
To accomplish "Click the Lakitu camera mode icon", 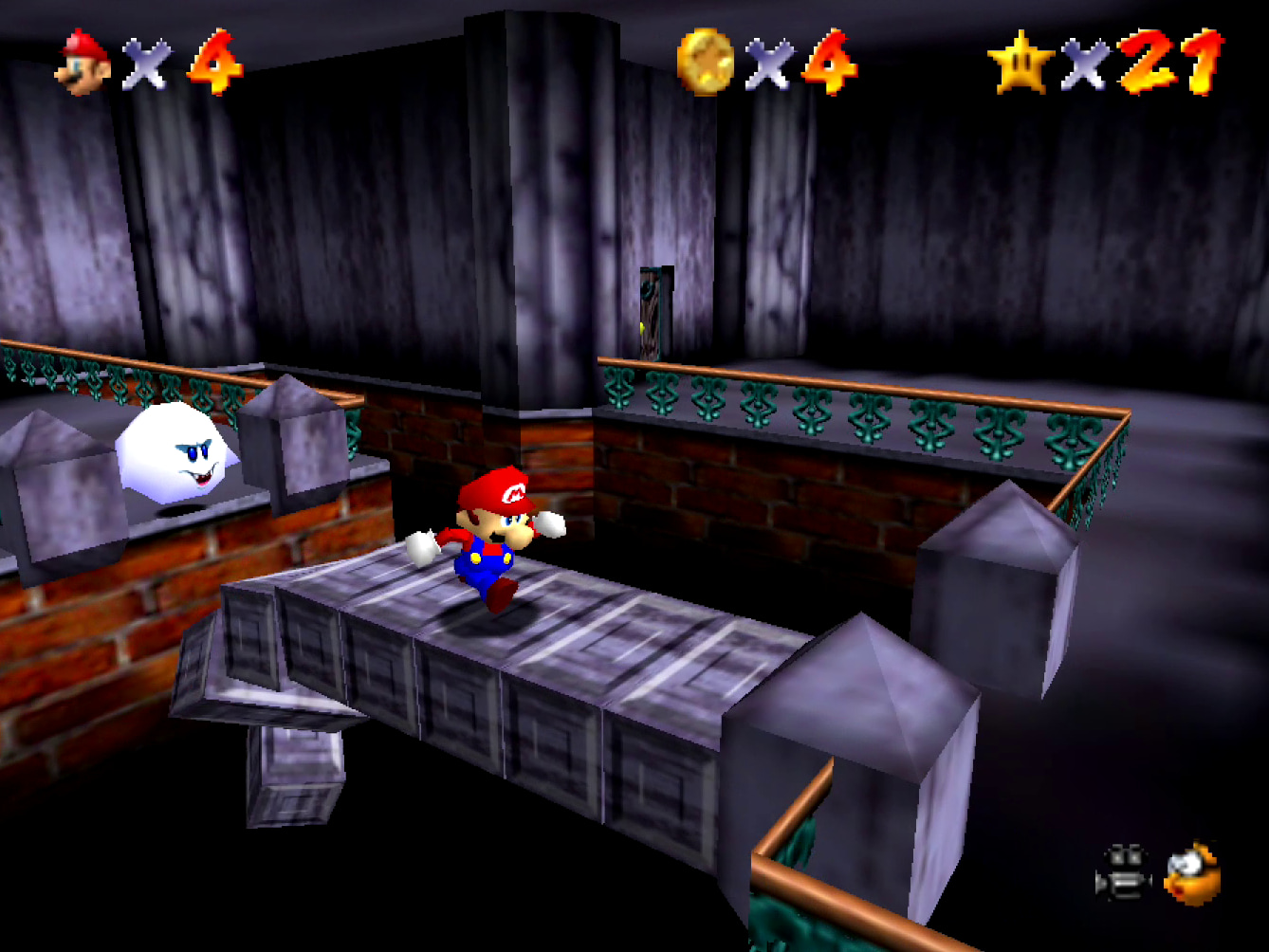I will click(1192, 873).
